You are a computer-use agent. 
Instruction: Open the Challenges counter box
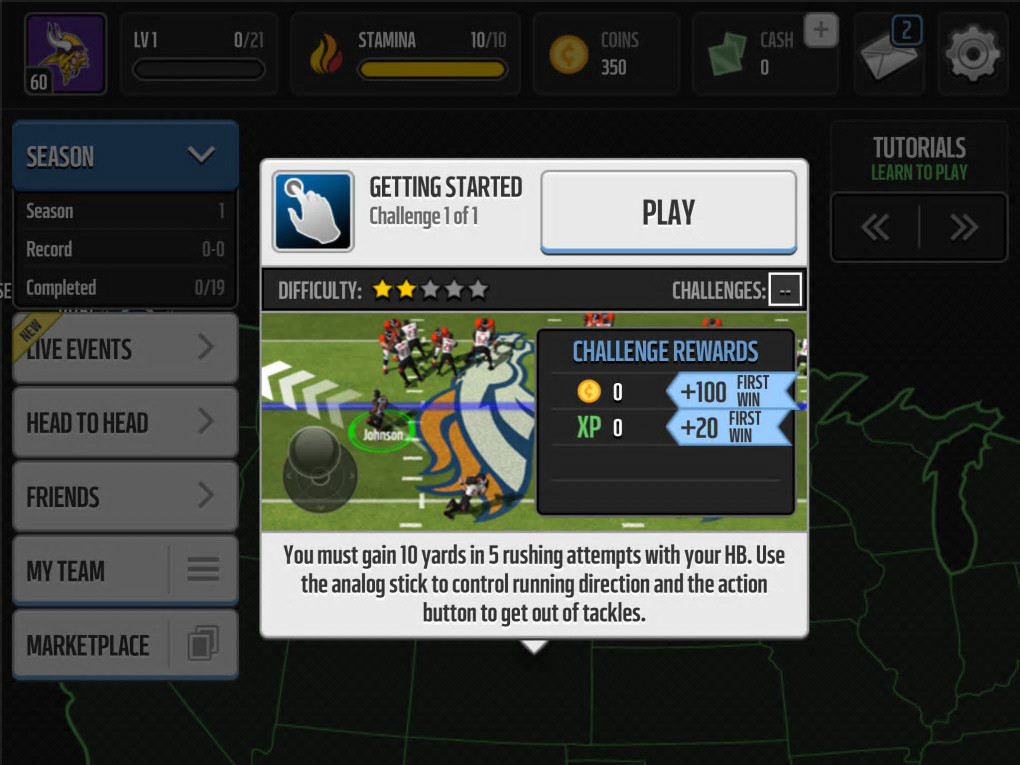tap(785, 291)
